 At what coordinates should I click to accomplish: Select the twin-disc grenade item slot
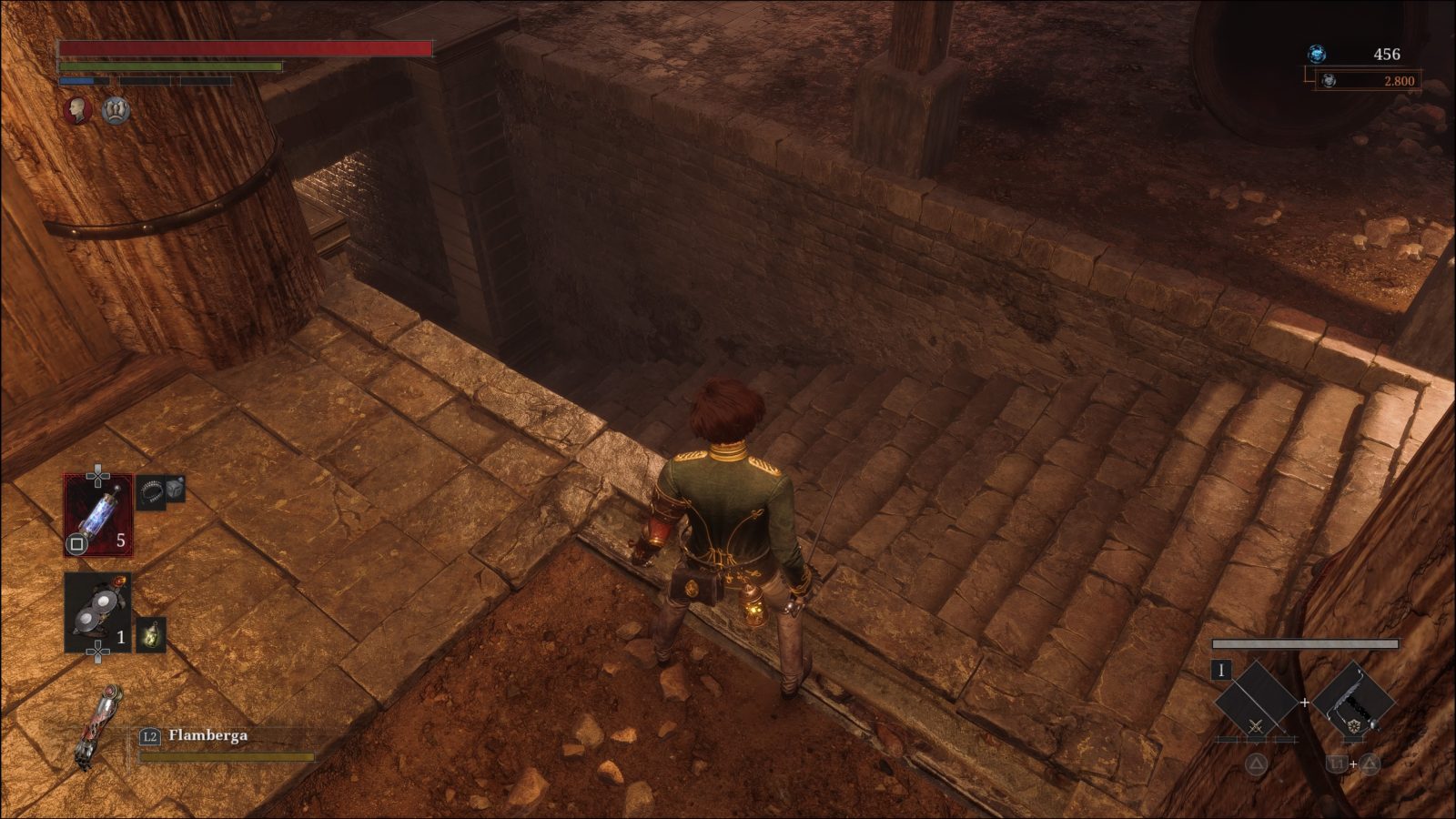click(x=98, y=612)
